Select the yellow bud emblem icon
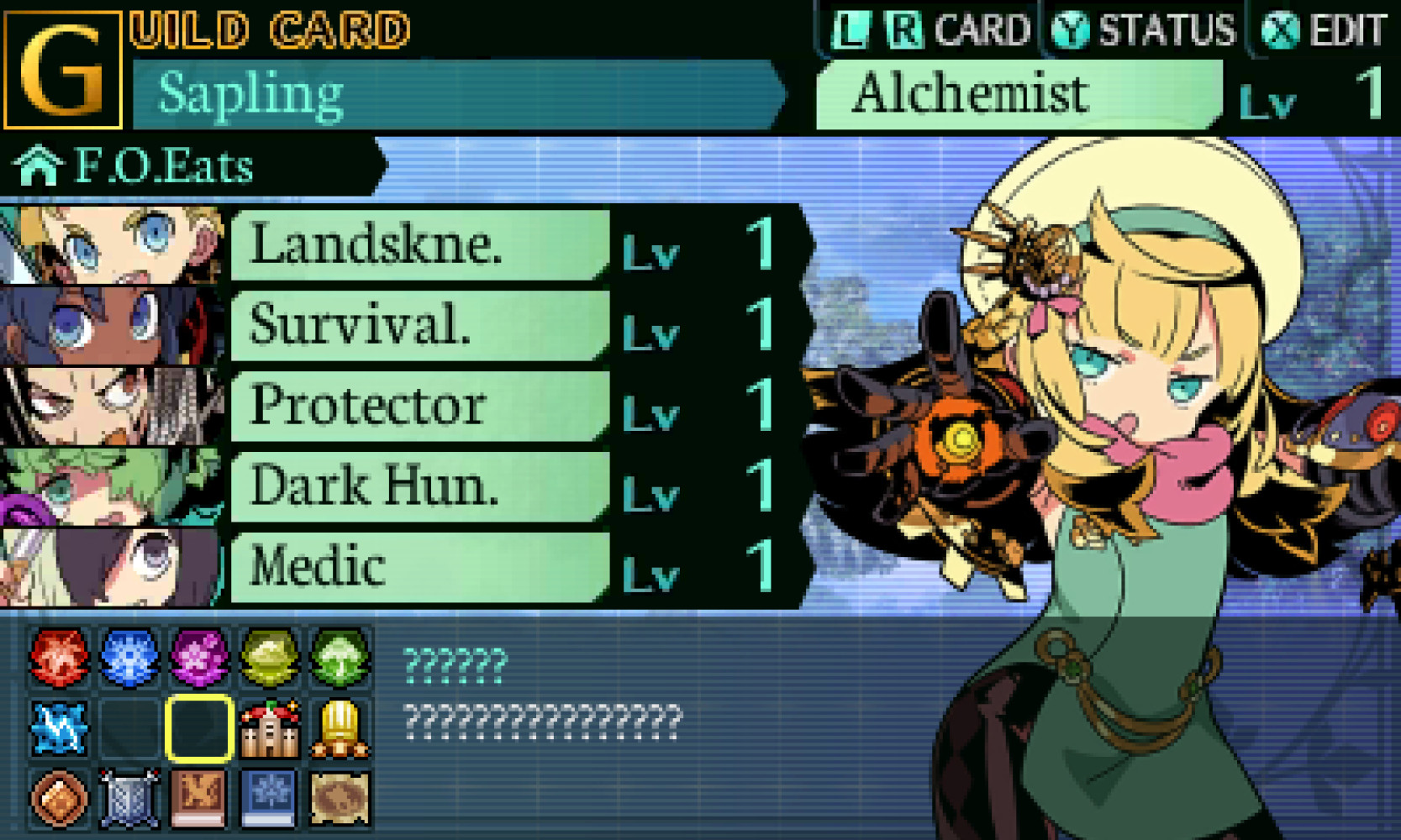The image size is (1401, 840). pos(269,657)
